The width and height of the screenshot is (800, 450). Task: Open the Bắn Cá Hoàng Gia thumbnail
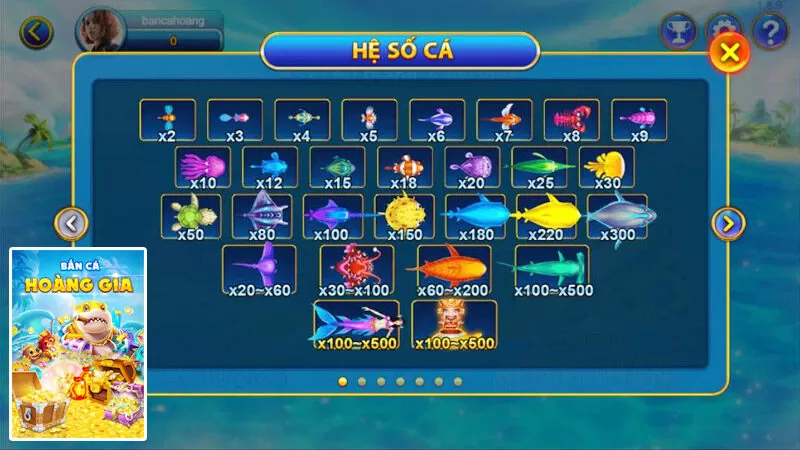click(x=78, y=344)
